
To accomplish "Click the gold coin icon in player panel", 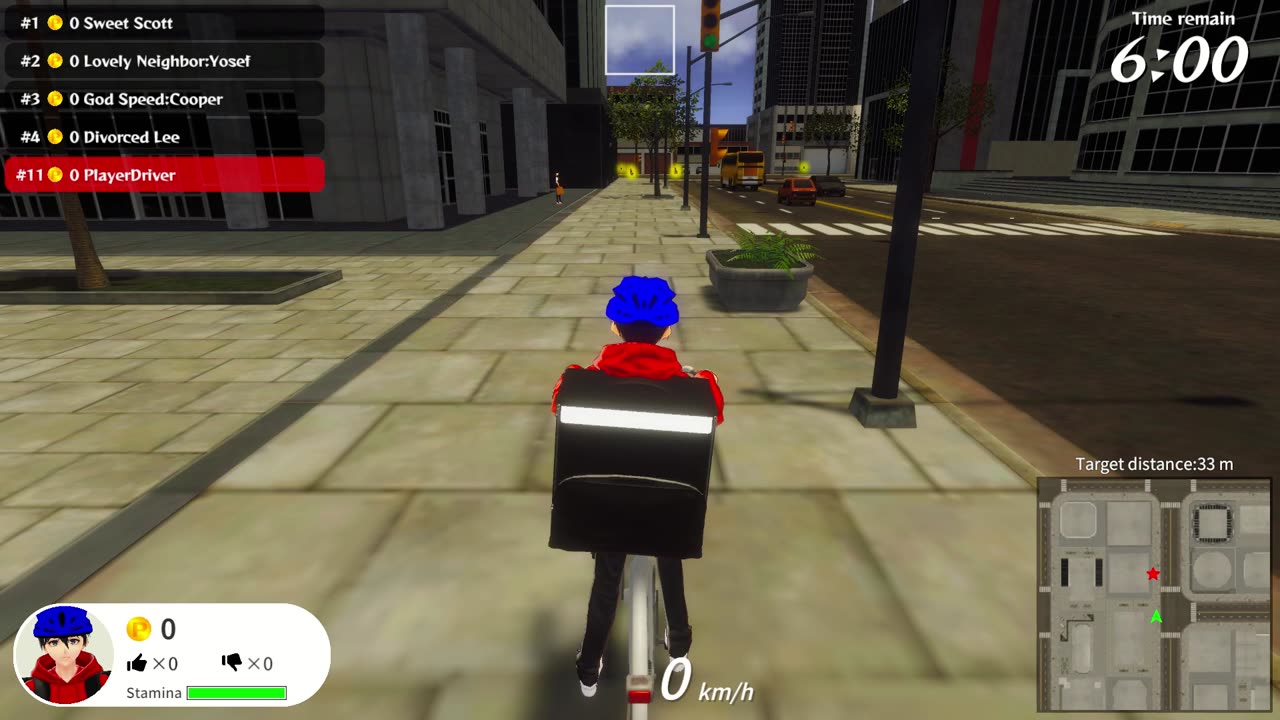I will [138, 629].
